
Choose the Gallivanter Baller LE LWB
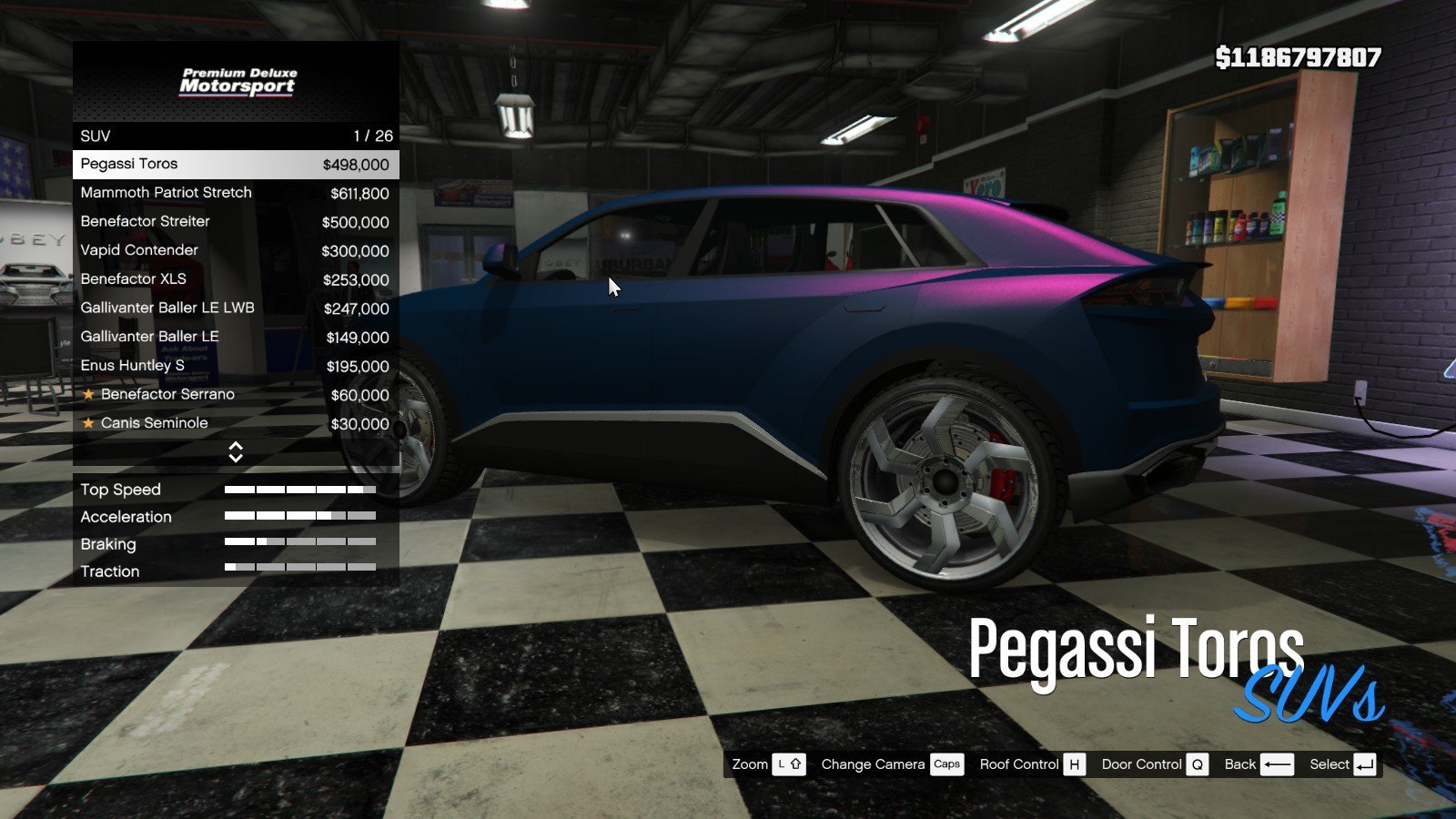[x=235, y=308]
